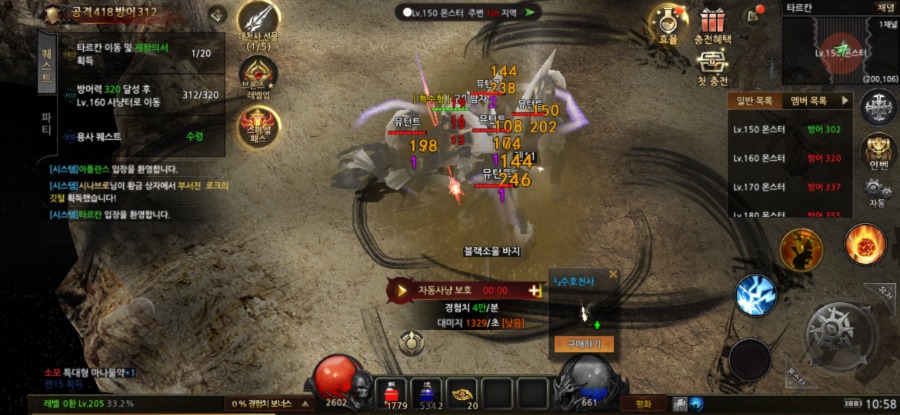Open the 첫 충전 treasure chest icon
This screenshot has width=900, height=415.
coord(712,65)
